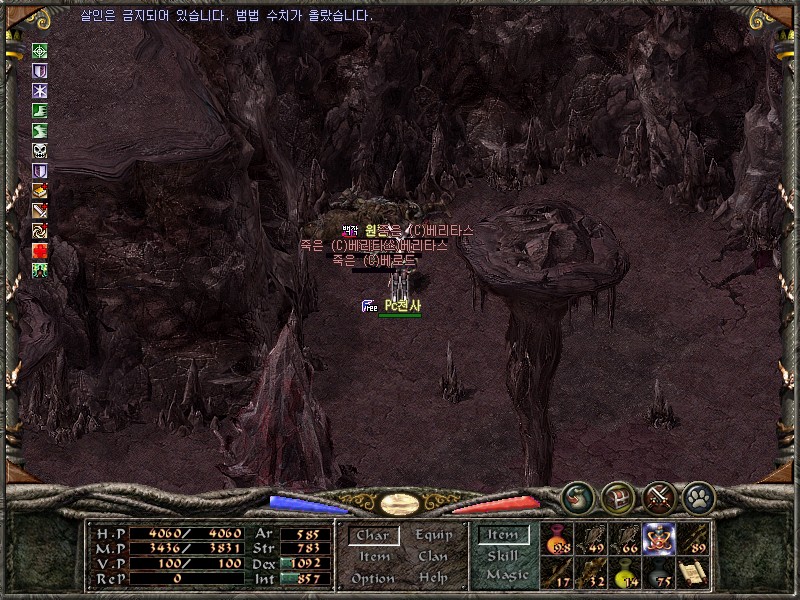Select the quickslot item with count 89
The width and height of the screenshot is (800, 600).
click(x=693, y=538)
